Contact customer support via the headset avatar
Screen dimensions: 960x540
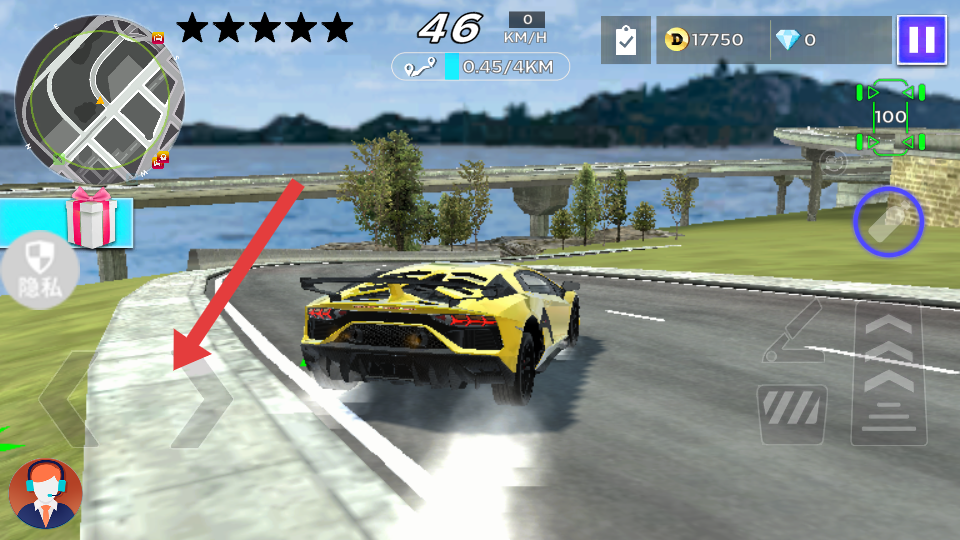pyautogui.click(x=45, y=493)
